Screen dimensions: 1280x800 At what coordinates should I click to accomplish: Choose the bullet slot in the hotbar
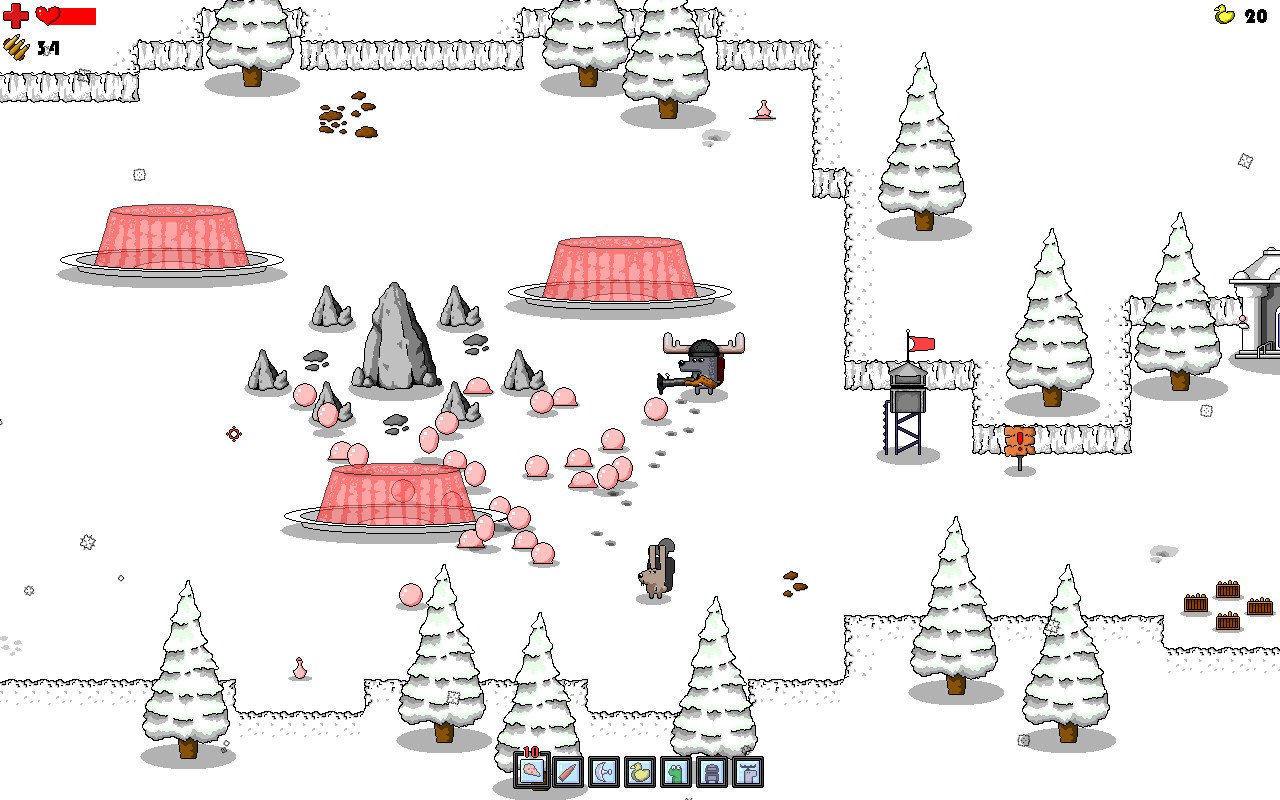coord(568,772)
